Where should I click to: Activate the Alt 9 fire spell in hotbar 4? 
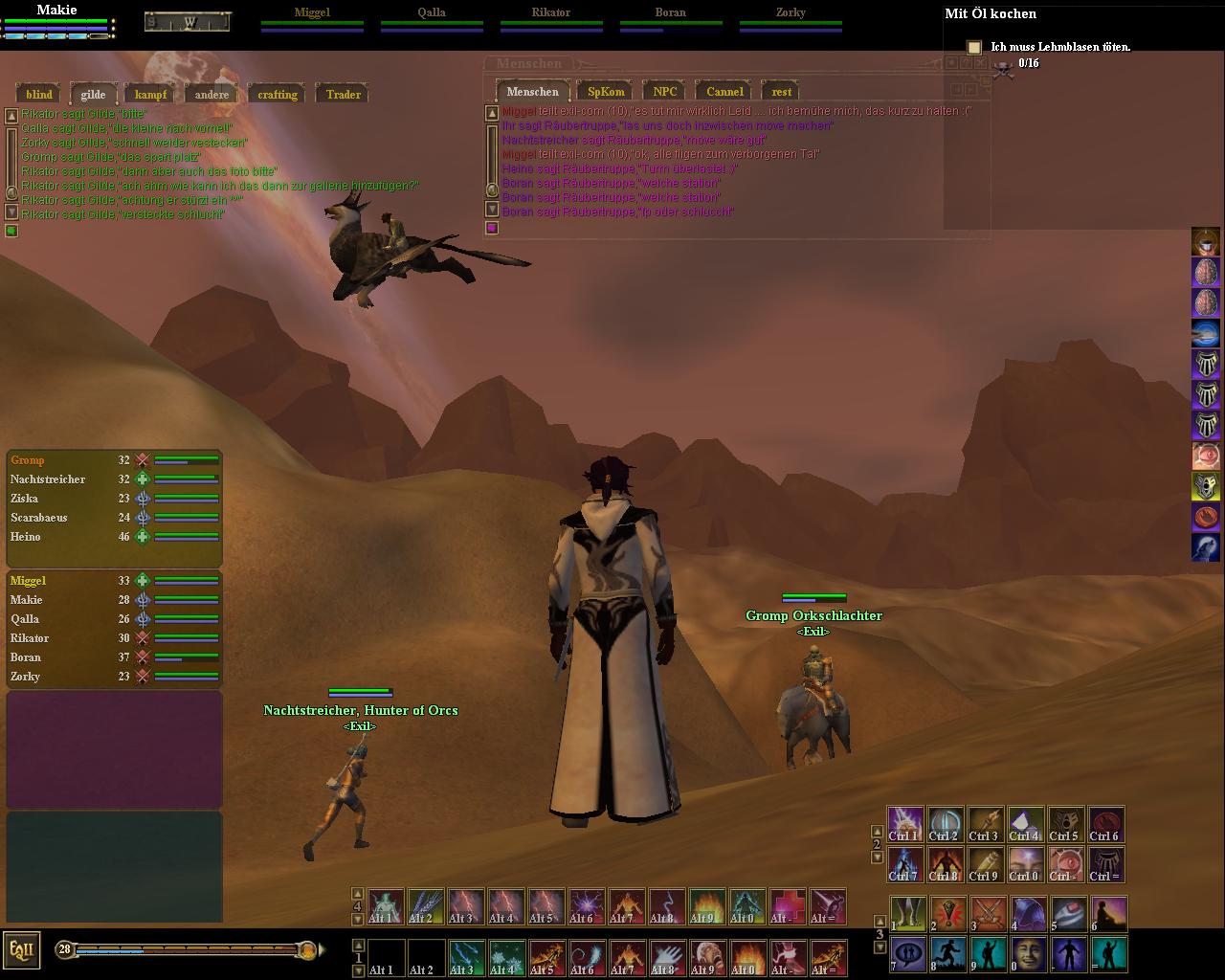click(707, 906)
